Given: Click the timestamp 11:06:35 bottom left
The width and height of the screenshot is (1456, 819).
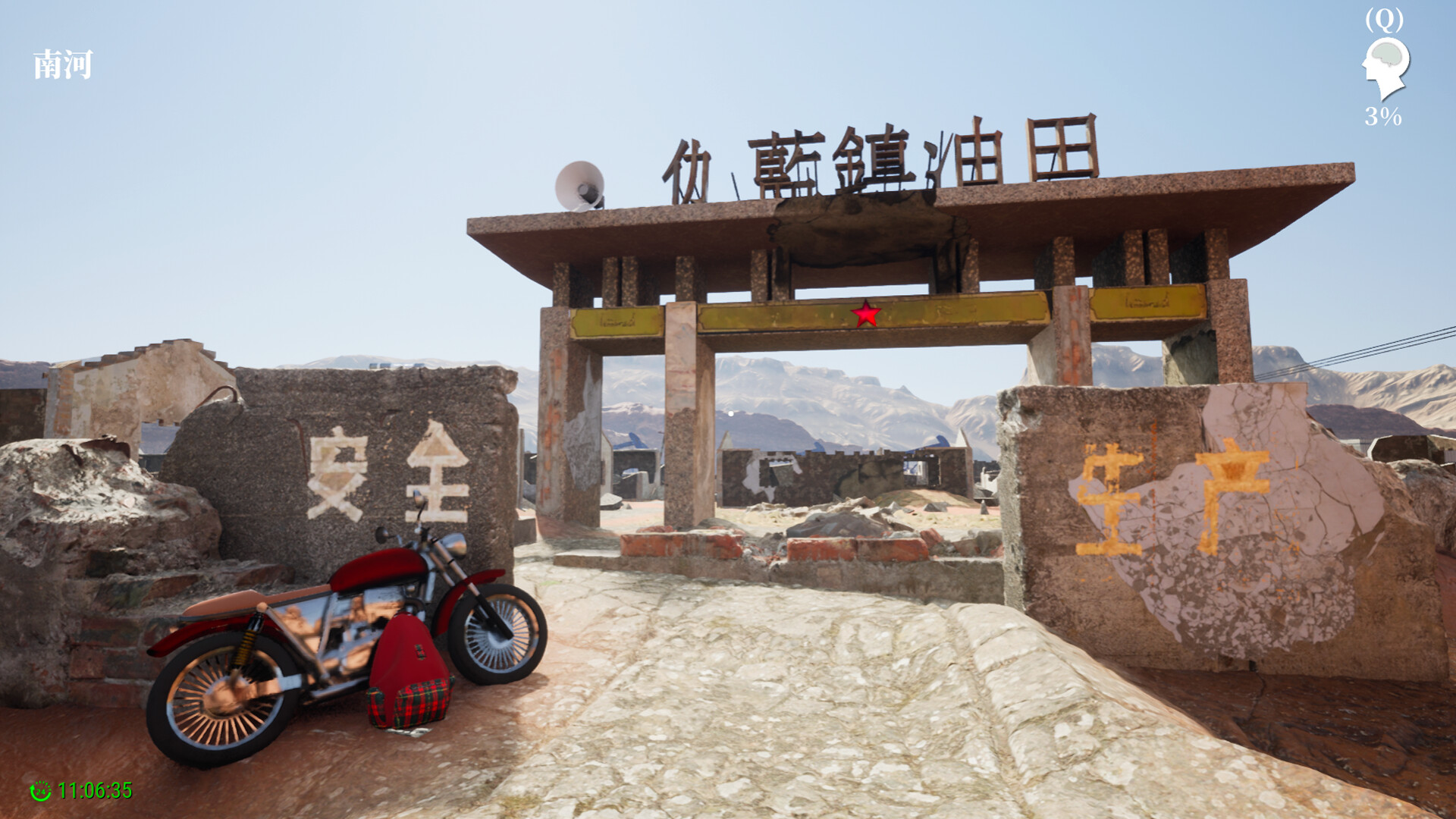Looking at the screenshot, I should point(95,790).
